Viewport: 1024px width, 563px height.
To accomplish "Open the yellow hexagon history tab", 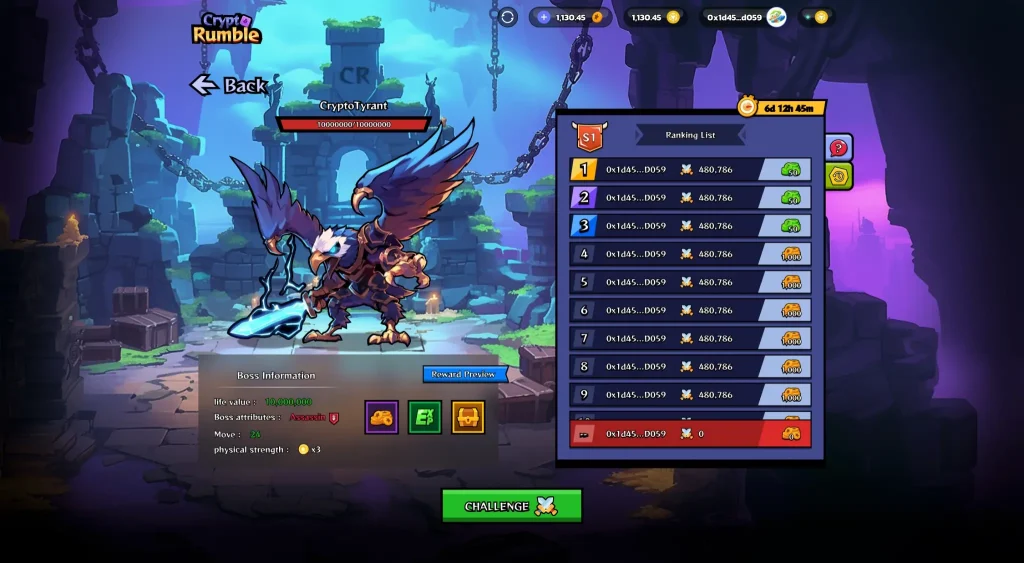I will (x=840, y=176).
